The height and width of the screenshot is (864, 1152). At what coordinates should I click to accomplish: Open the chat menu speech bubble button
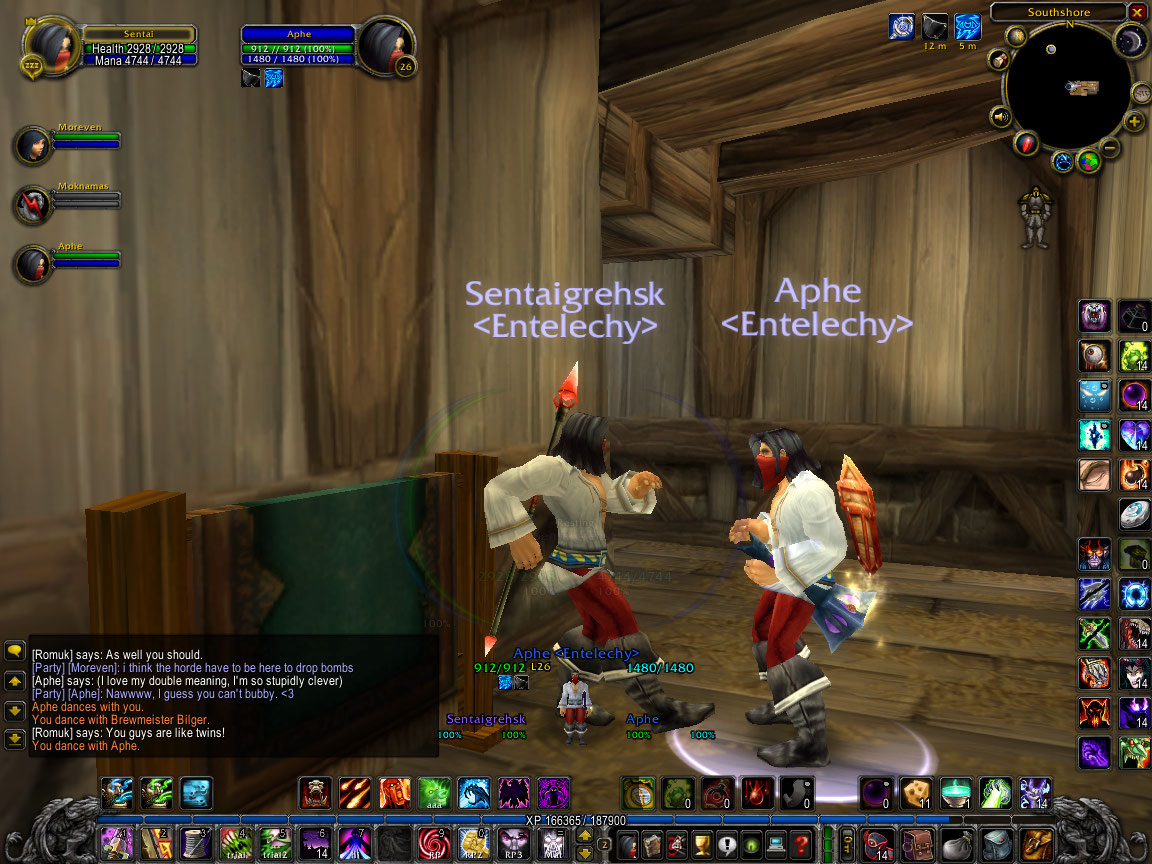pos(15,650)
